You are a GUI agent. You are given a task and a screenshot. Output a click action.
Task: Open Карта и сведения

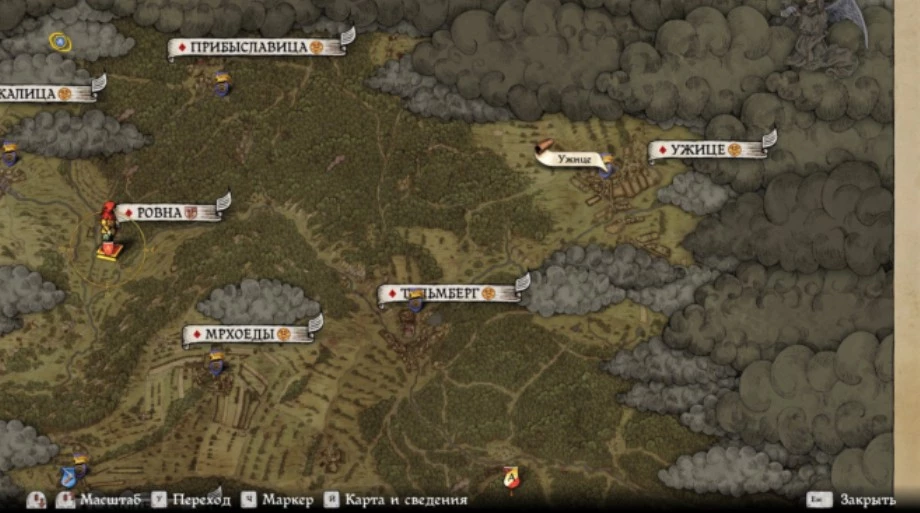coord(405,499)
